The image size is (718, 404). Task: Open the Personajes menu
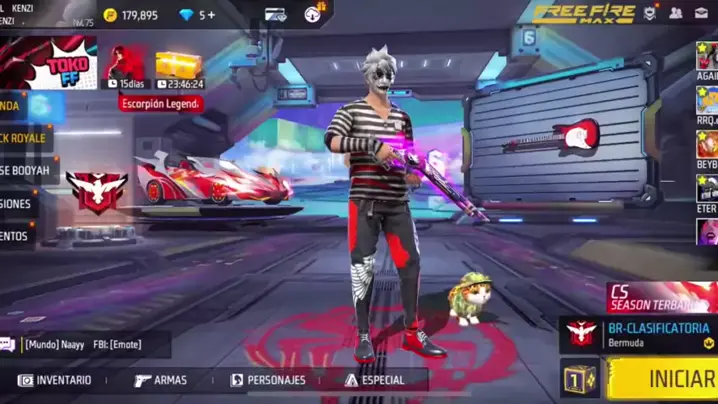[x=268, y=380]
